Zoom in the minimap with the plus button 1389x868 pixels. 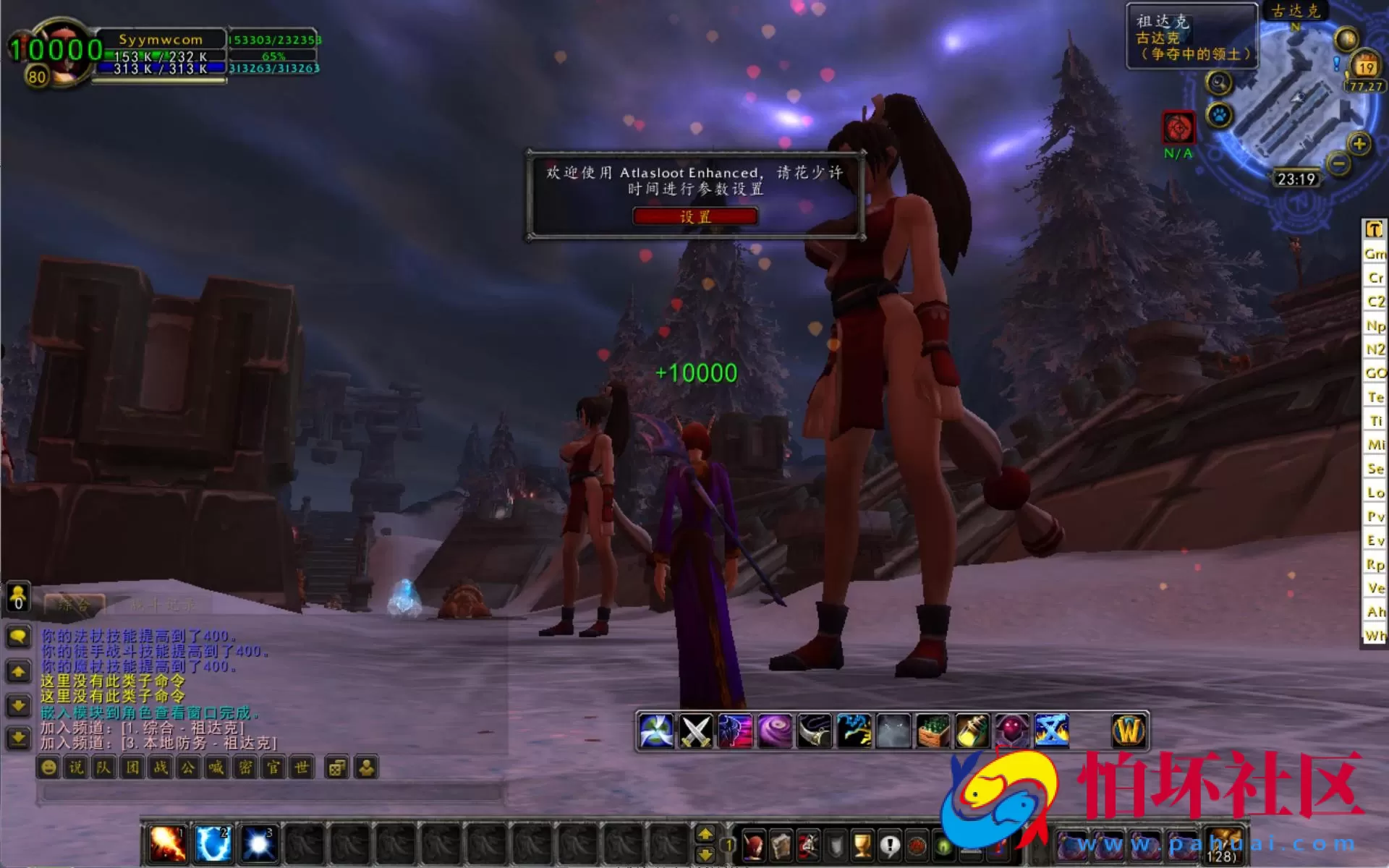[x=1359, y=145]
